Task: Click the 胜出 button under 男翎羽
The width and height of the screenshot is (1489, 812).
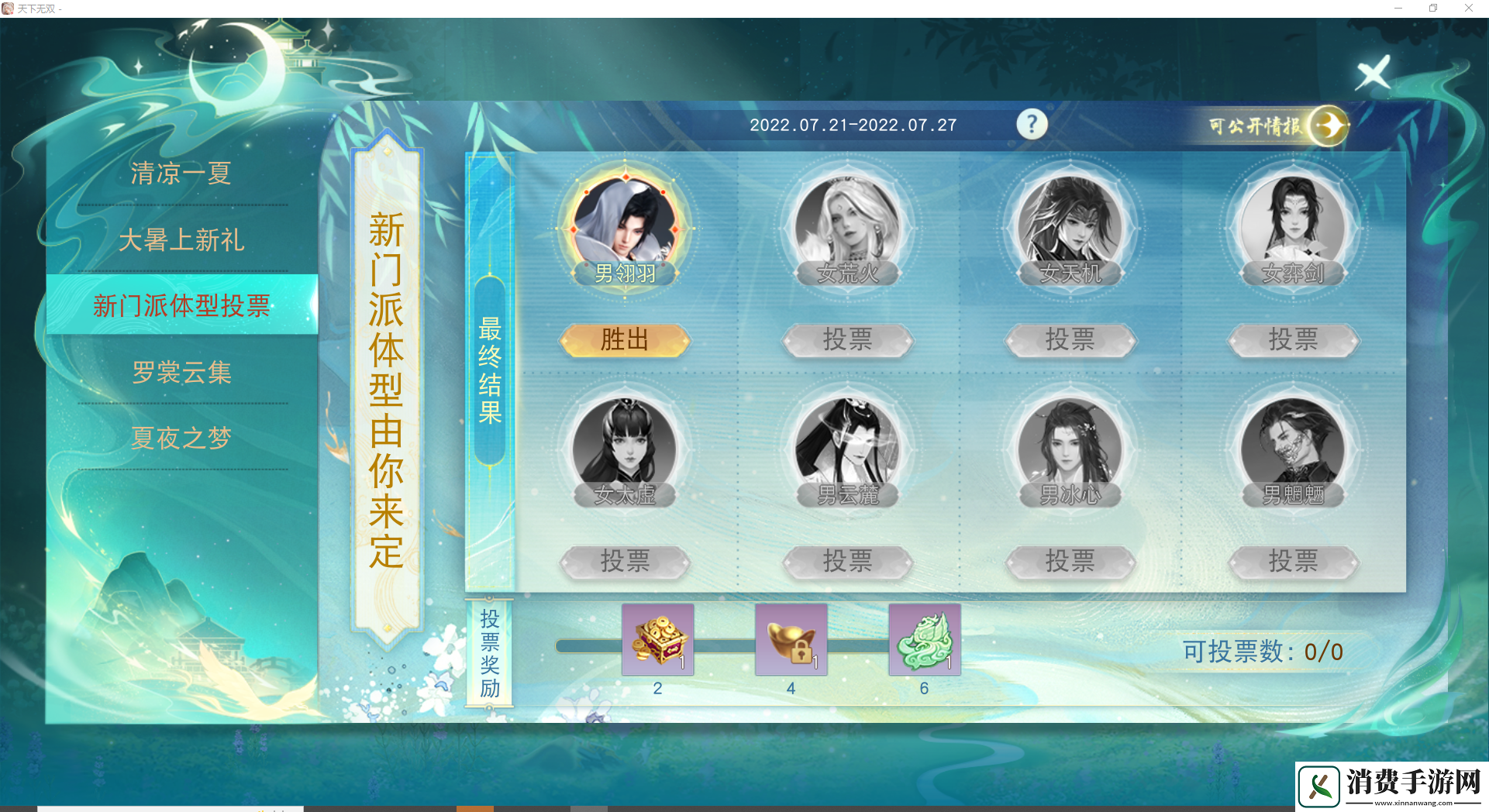Action: pyautogui.click(x=625, y=340)
